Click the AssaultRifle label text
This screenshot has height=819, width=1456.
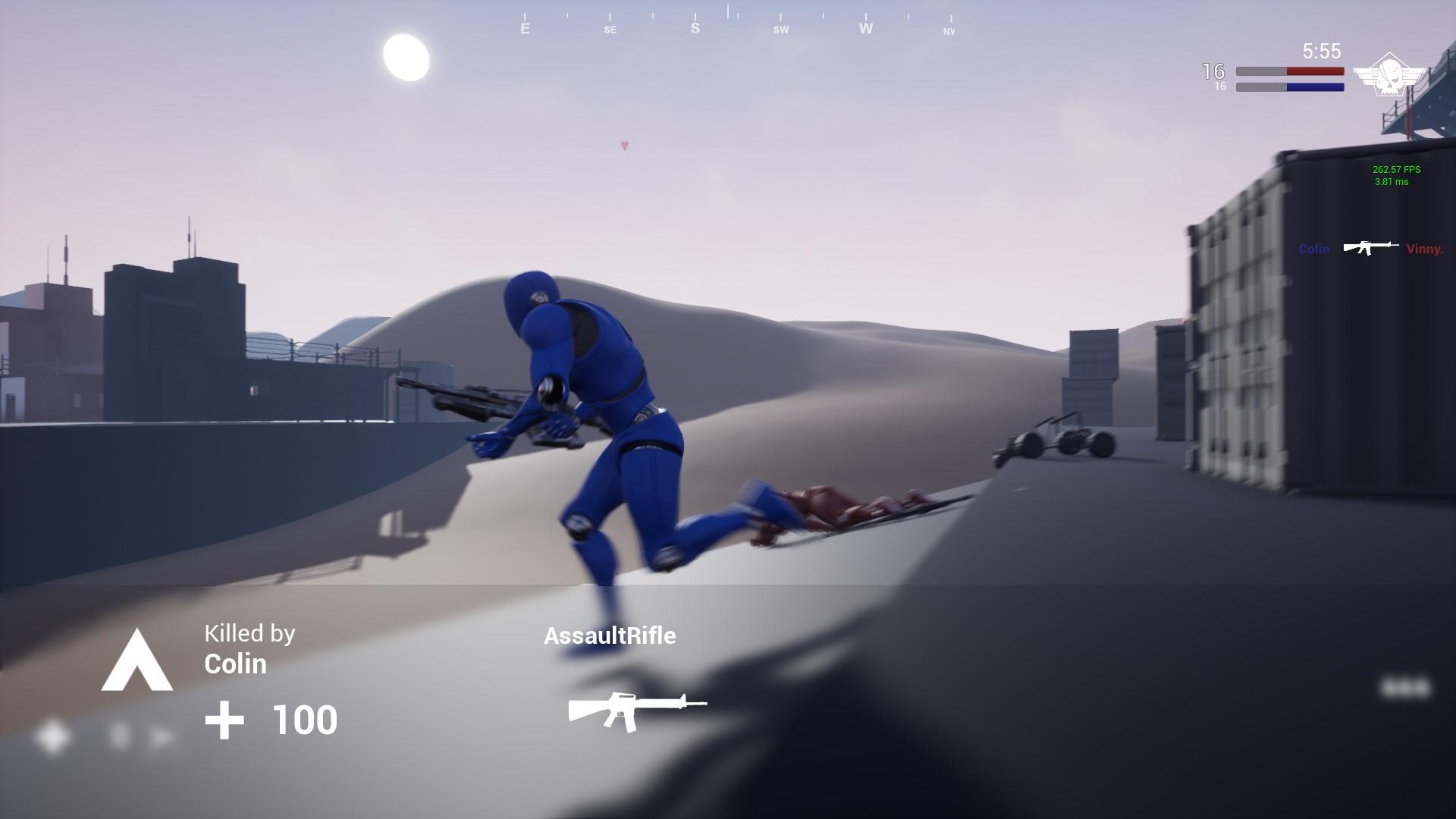pyautogui.click(x=611, y=636)
